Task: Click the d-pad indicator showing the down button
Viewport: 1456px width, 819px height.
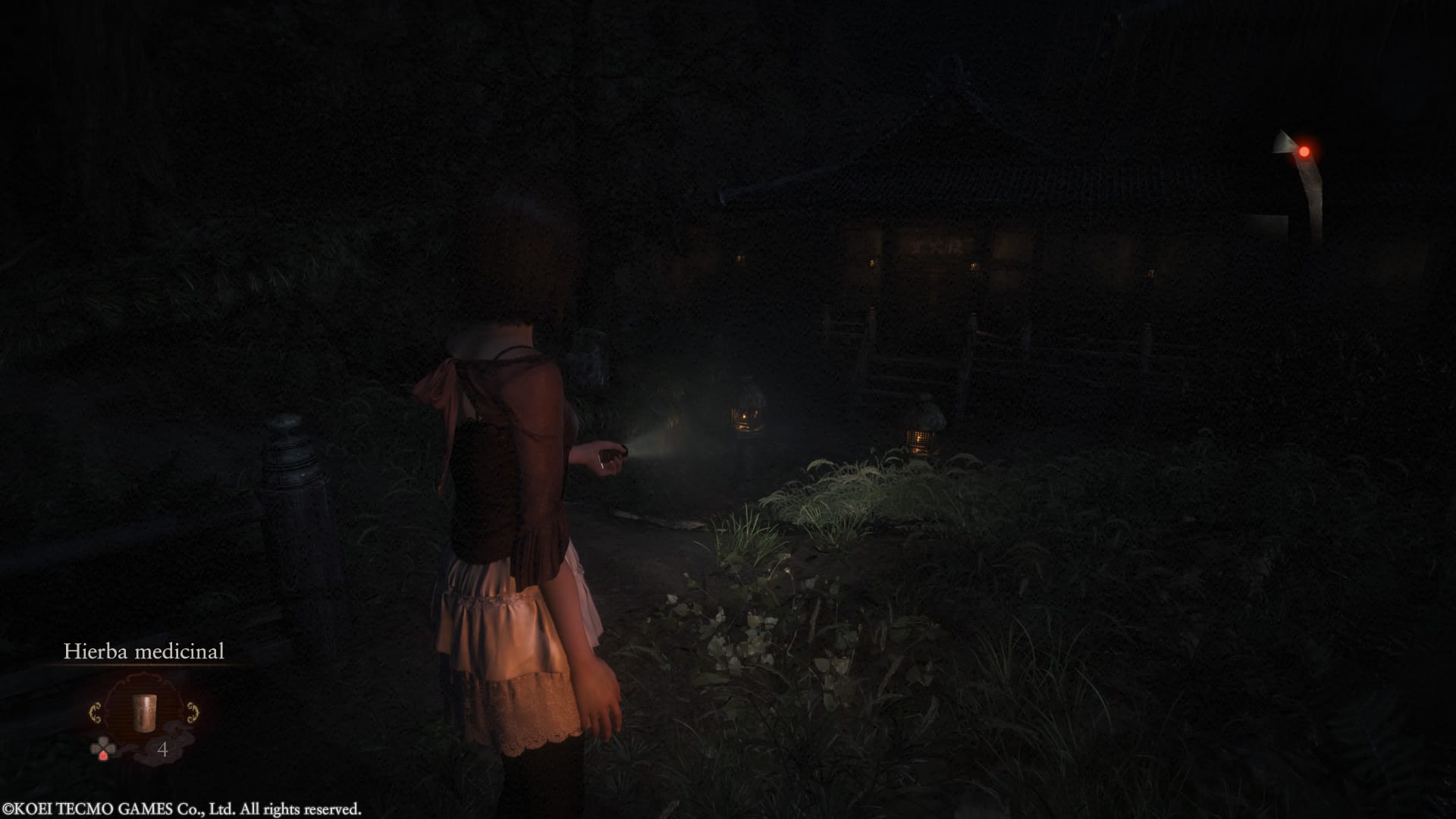Action: [103, 747]
